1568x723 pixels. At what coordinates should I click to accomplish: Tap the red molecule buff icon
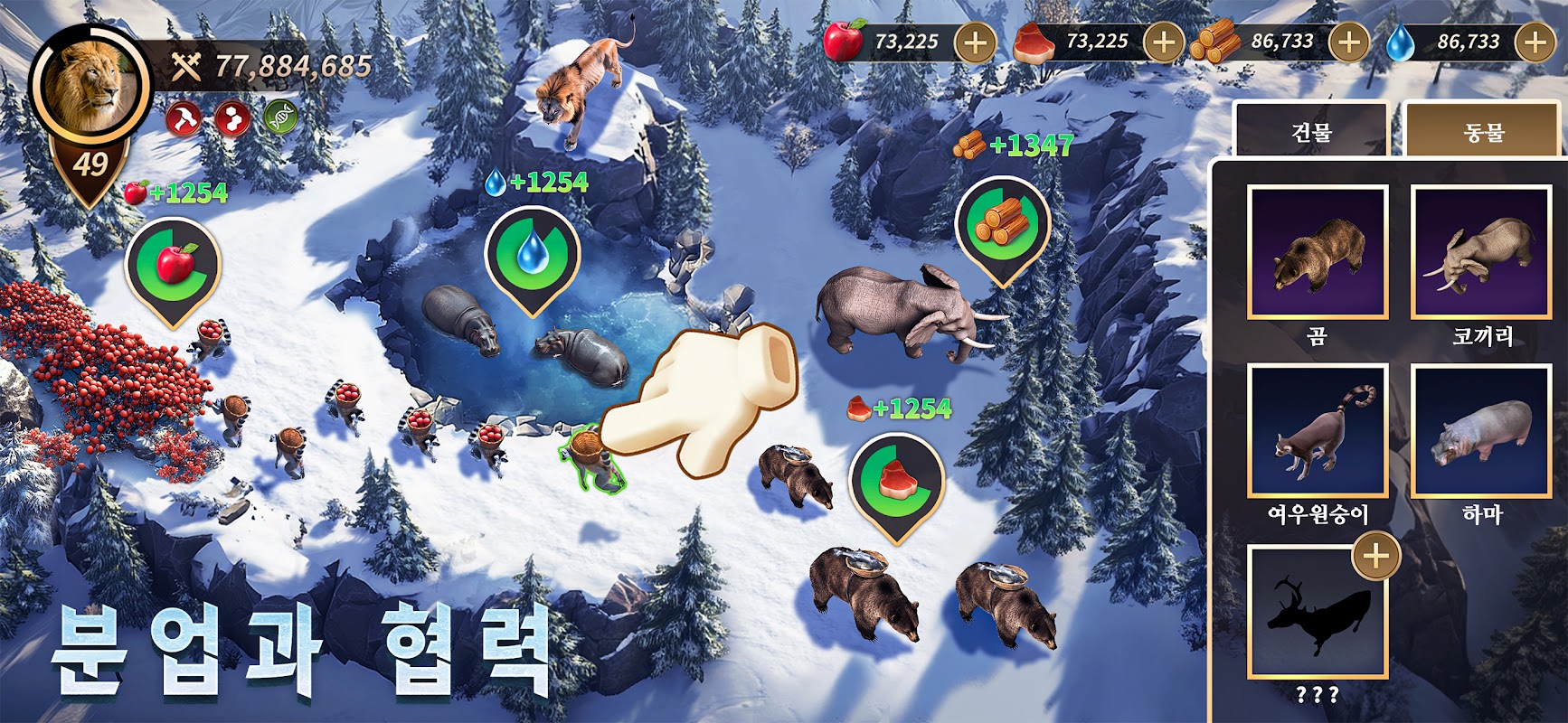click(232, 118)
